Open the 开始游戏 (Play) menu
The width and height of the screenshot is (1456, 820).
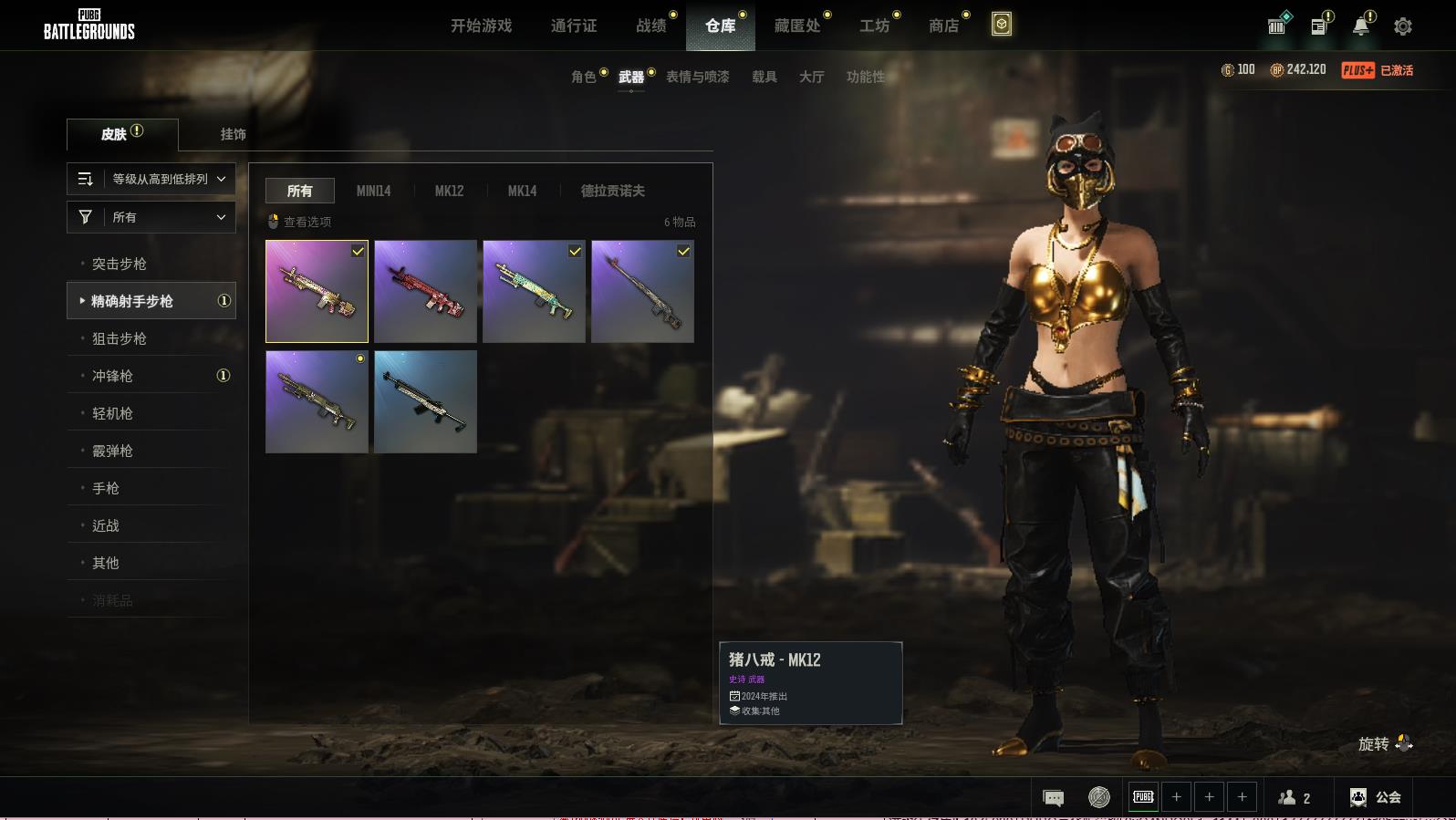click(x=481, y=26)
